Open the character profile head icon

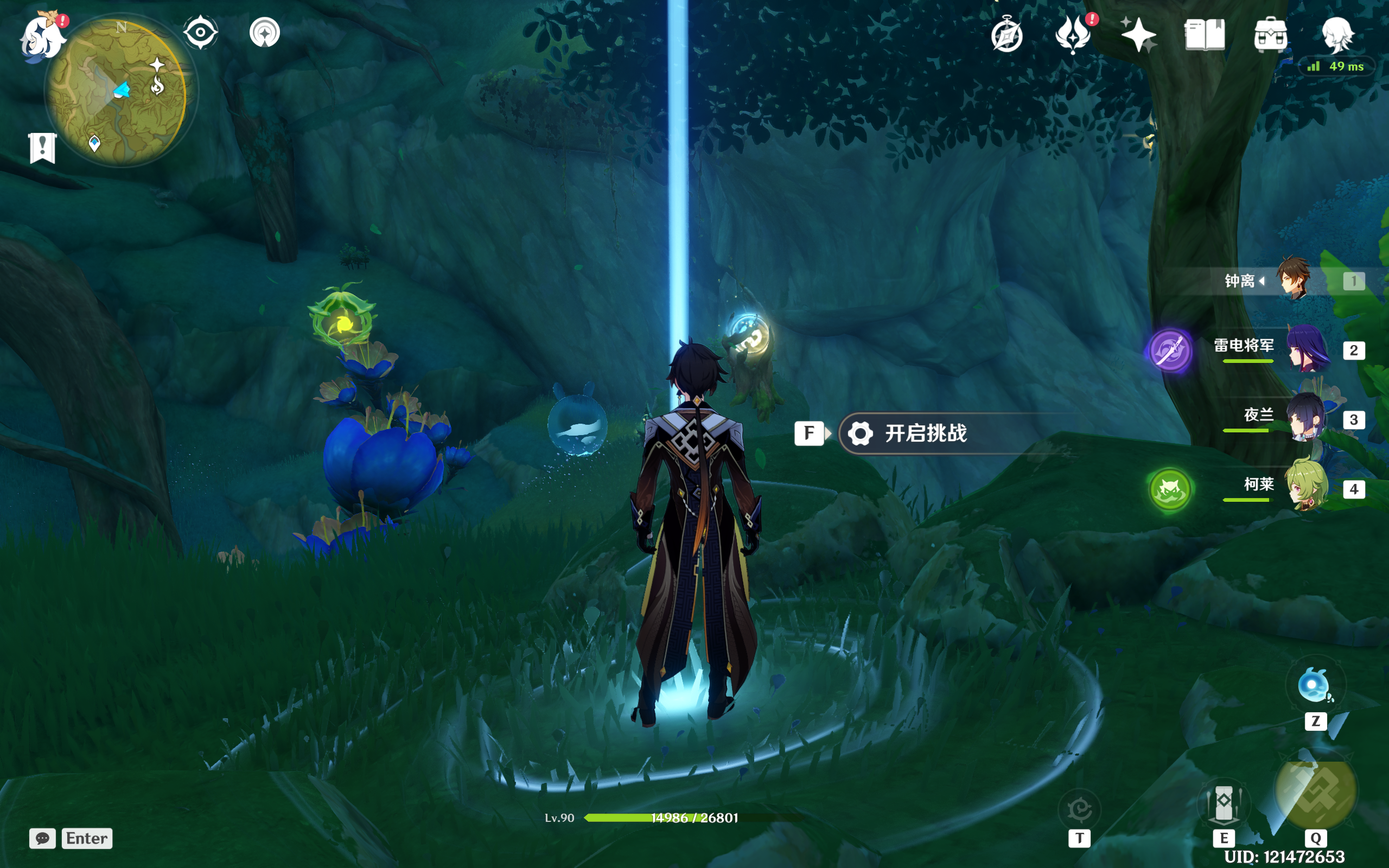click(x=1337, y=34)
